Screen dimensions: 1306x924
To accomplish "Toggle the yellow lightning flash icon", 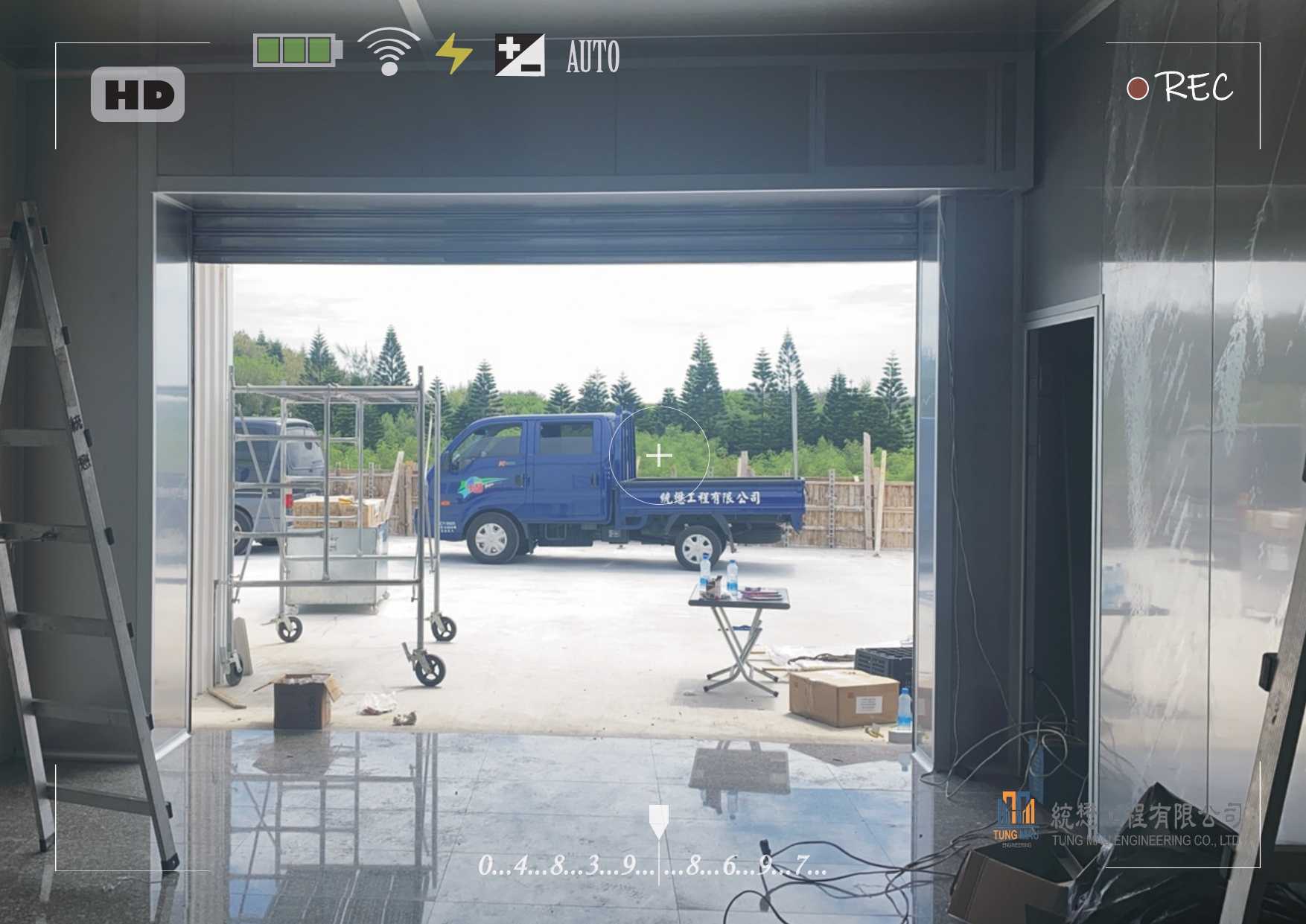I will point(453,54).
